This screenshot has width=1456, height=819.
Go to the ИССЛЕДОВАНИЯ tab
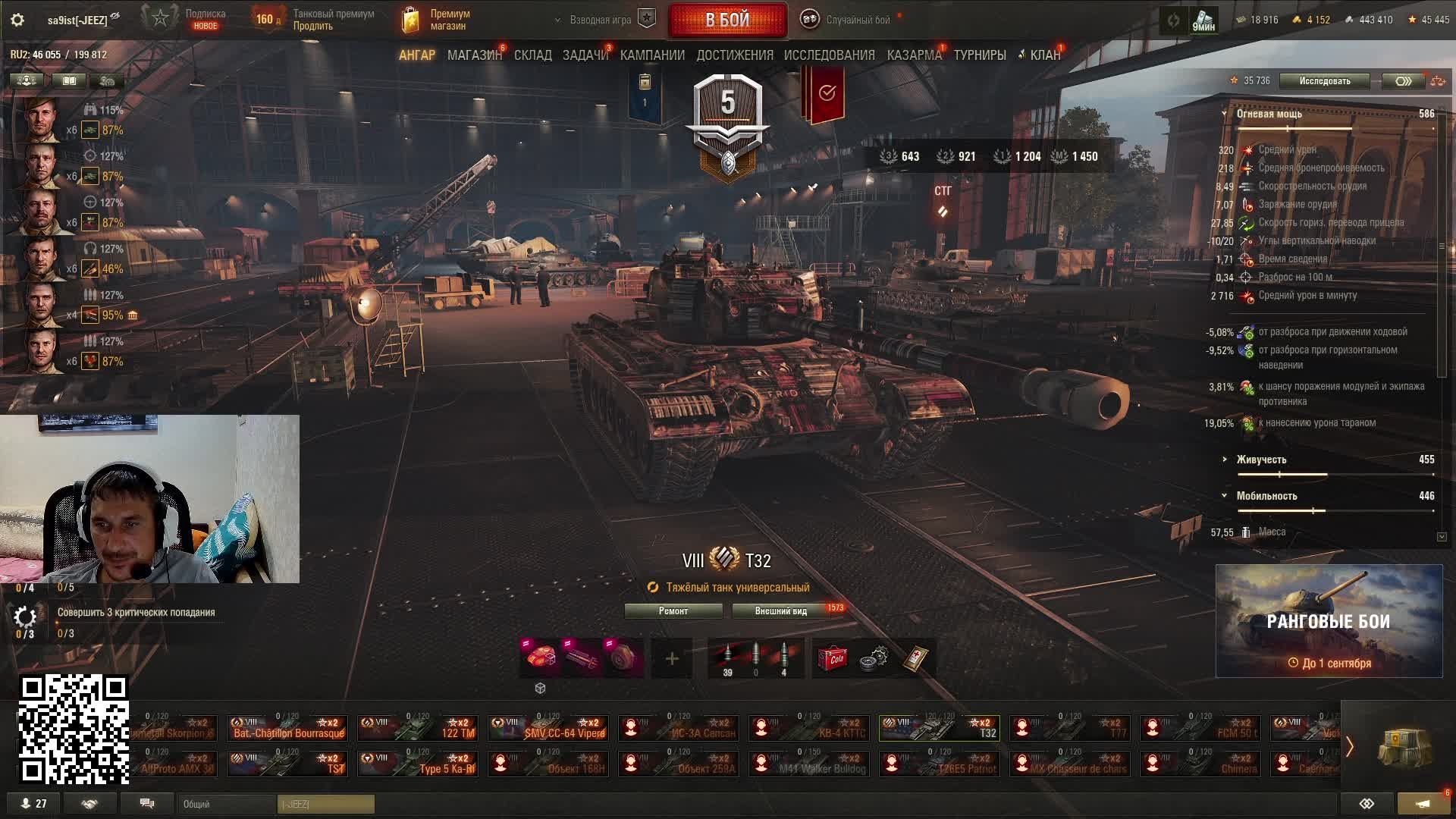pos(829,55)
